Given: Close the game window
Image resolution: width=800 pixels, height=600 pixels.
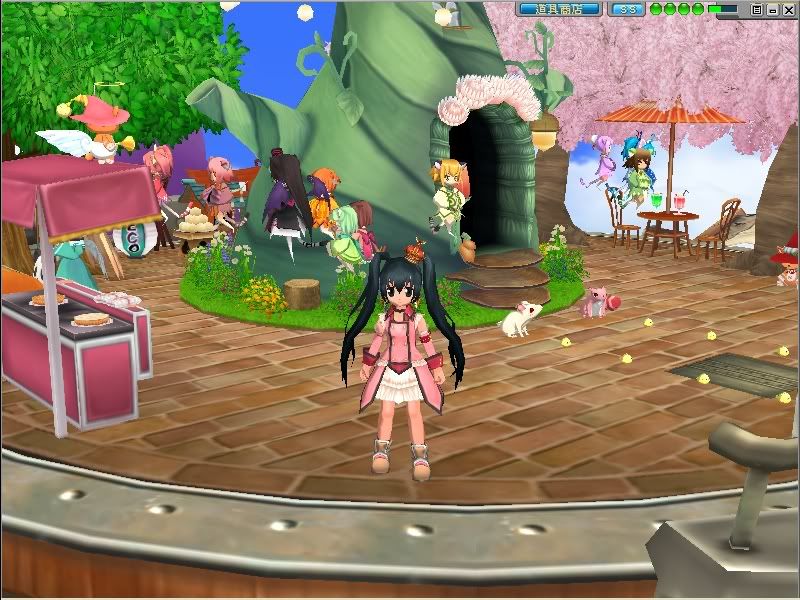Looking at the screenshot, I should 787,9.
